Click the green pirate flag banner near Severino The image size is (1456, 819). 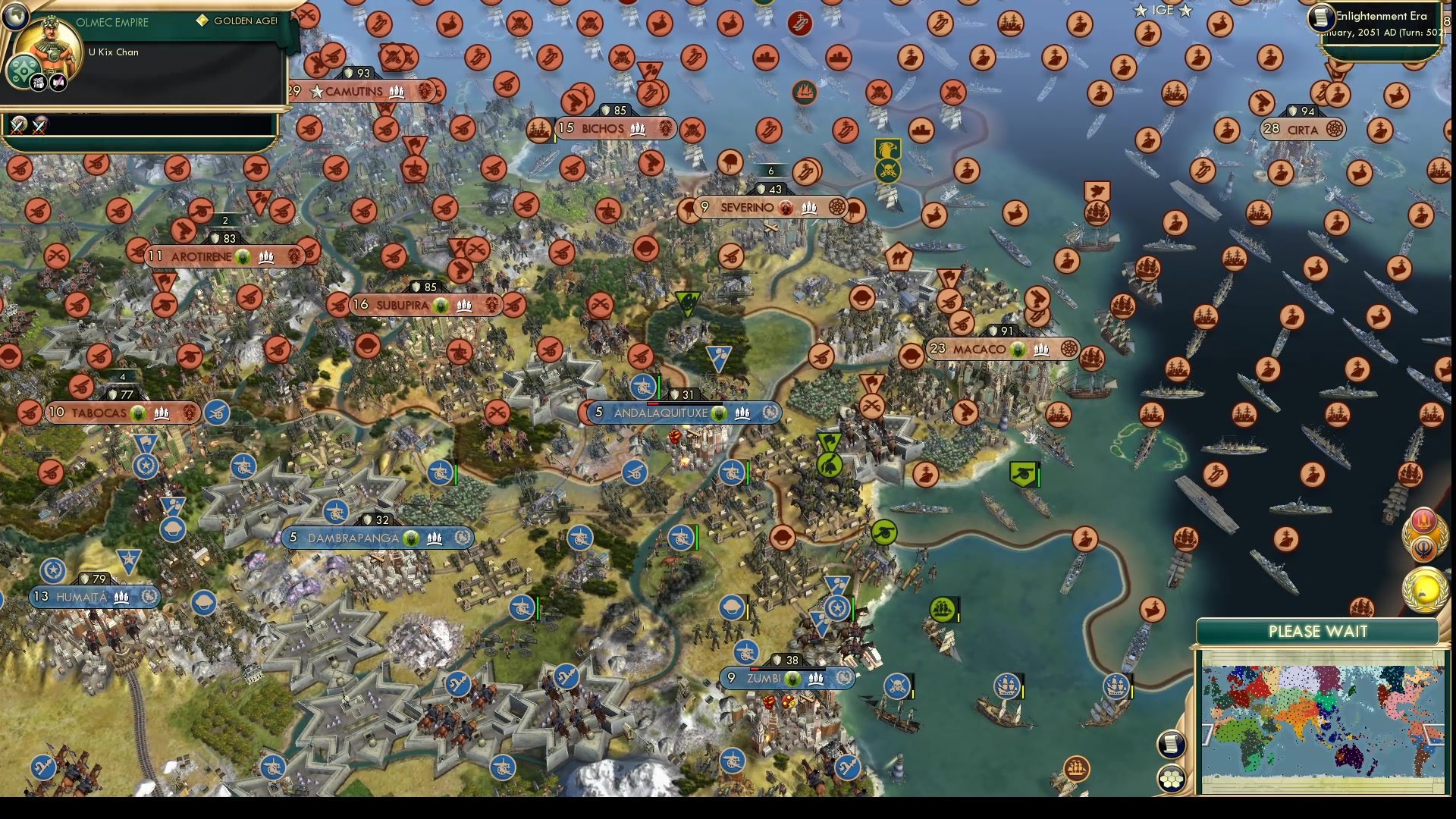889,149
